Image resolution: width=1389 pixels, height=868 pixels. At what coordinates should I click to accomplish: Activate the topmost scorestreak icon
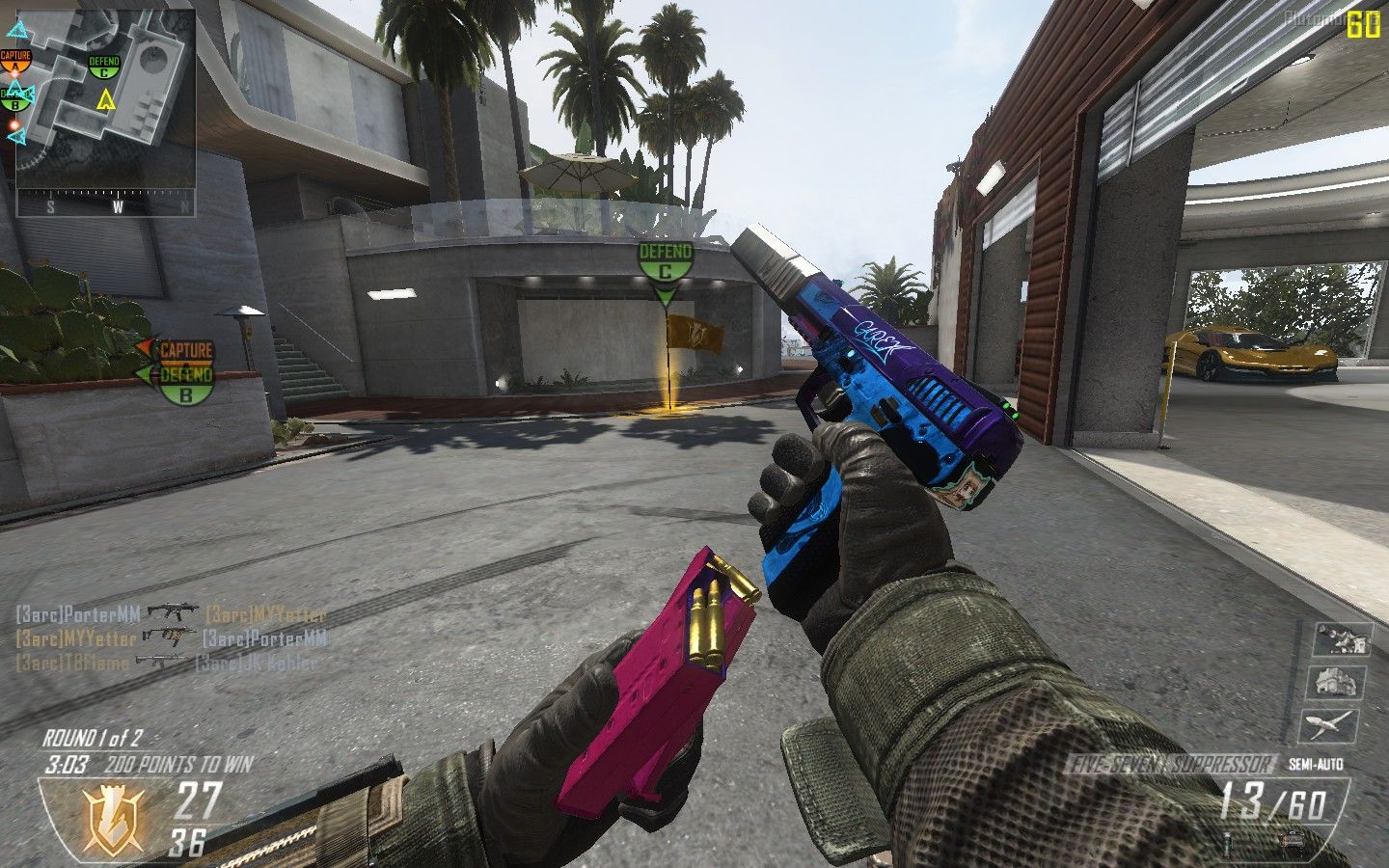[x=1342, y=637]
